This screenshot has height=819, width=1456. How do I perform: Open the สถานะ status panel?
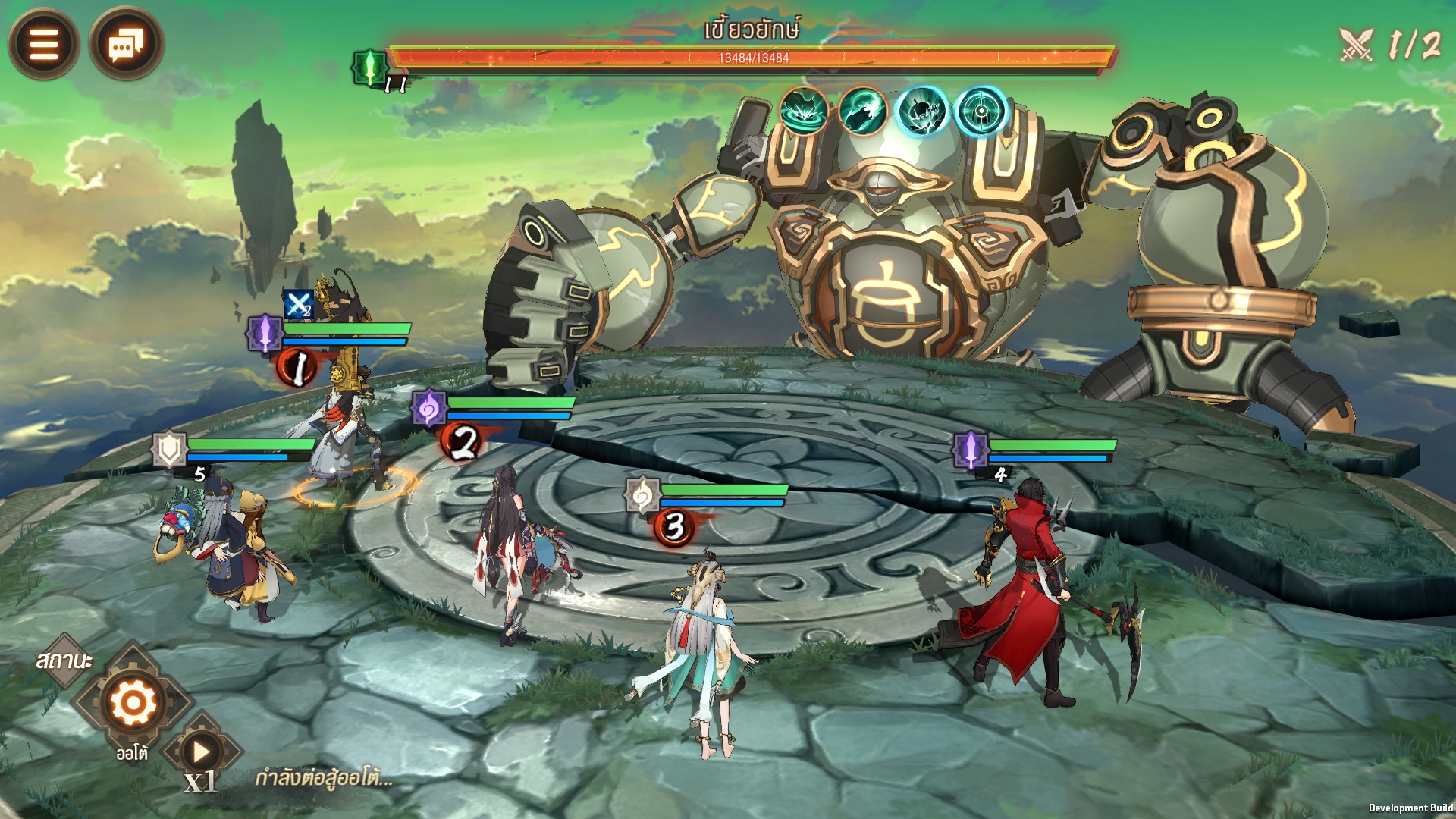pos(64,661)
